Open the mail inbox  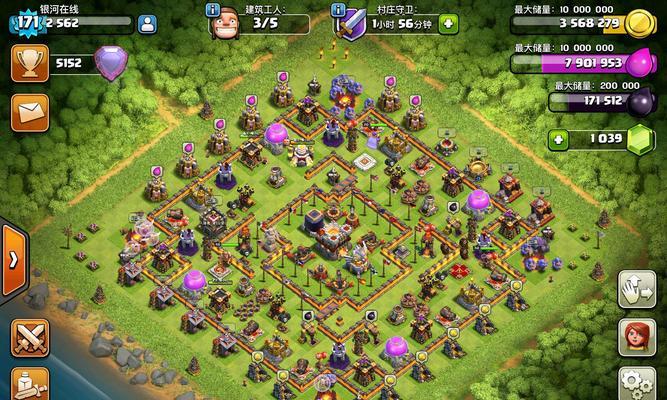[30, 111]
